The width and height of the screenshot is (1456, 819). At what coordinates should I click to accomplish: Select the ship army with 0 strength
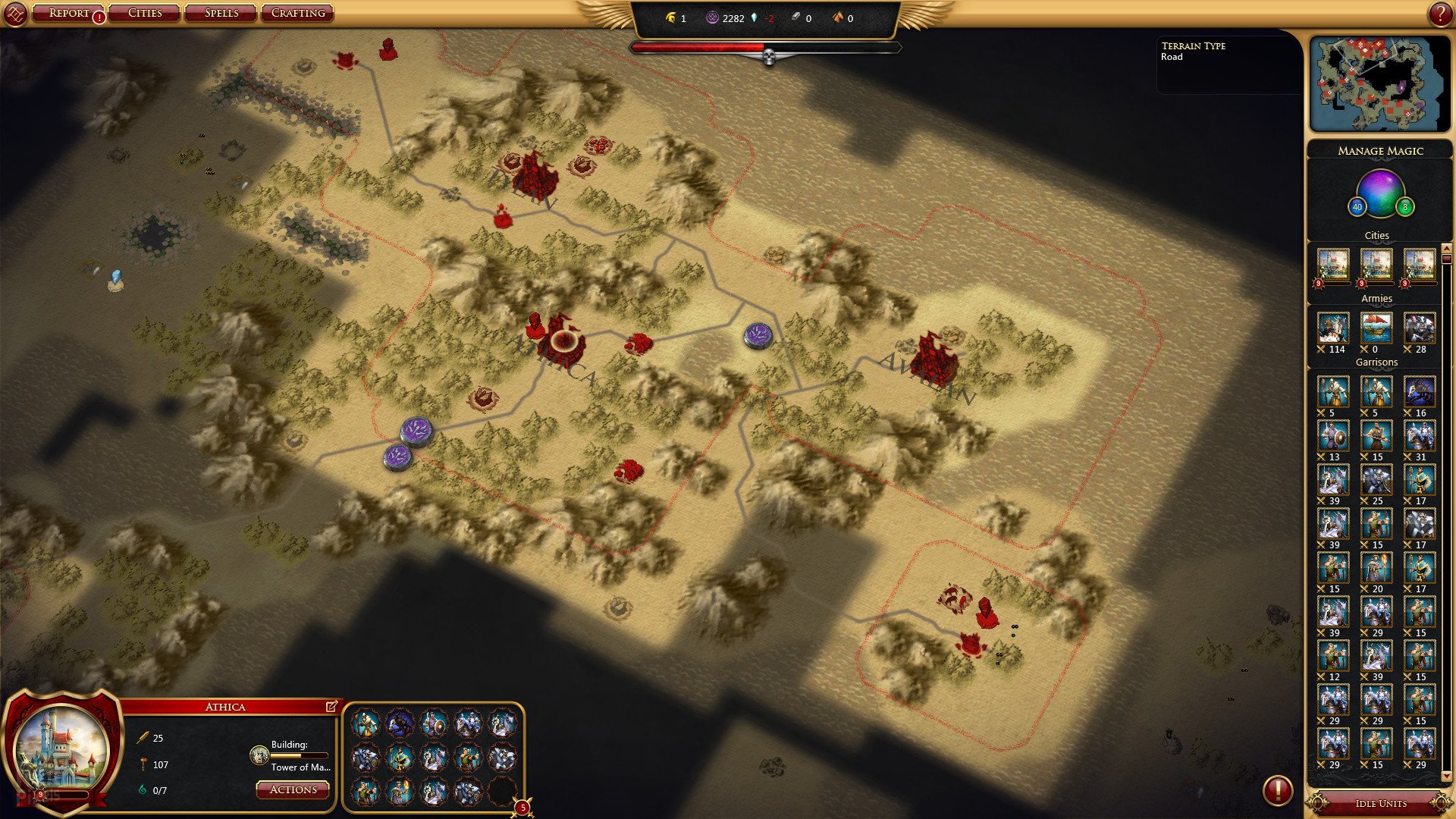pos(1376,328)
